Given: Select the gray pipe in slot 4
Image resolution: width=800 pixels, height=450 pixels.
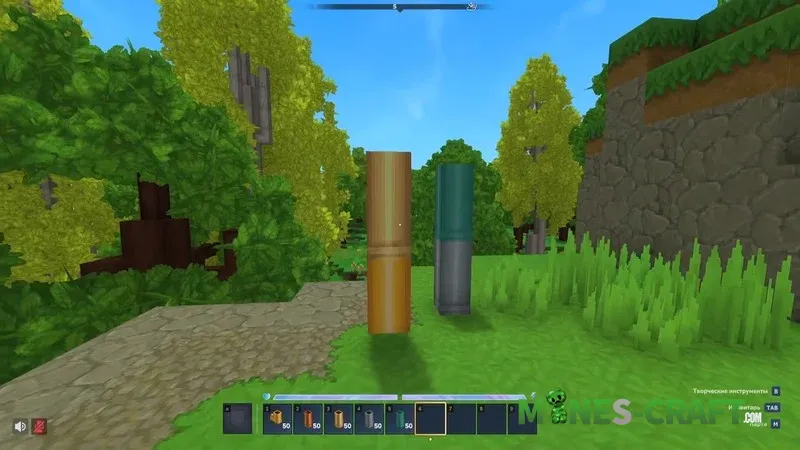Looking at the screenshot, I should 370,418.
